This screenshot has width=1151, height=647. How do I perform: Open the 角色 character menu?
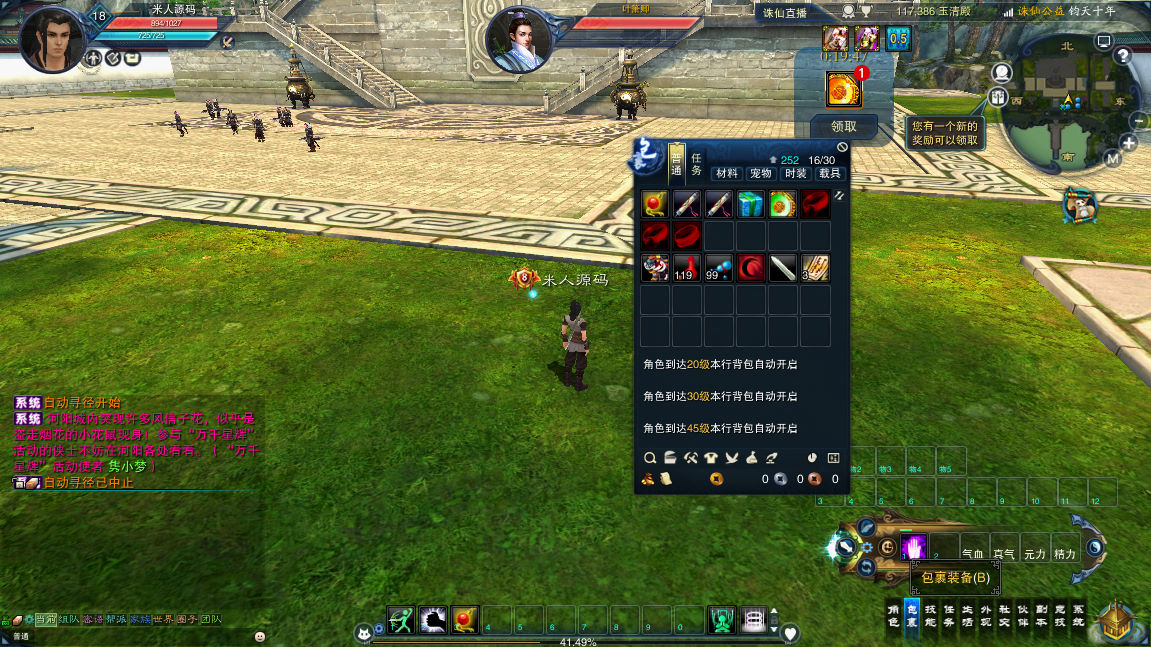[x=894, y=614]
